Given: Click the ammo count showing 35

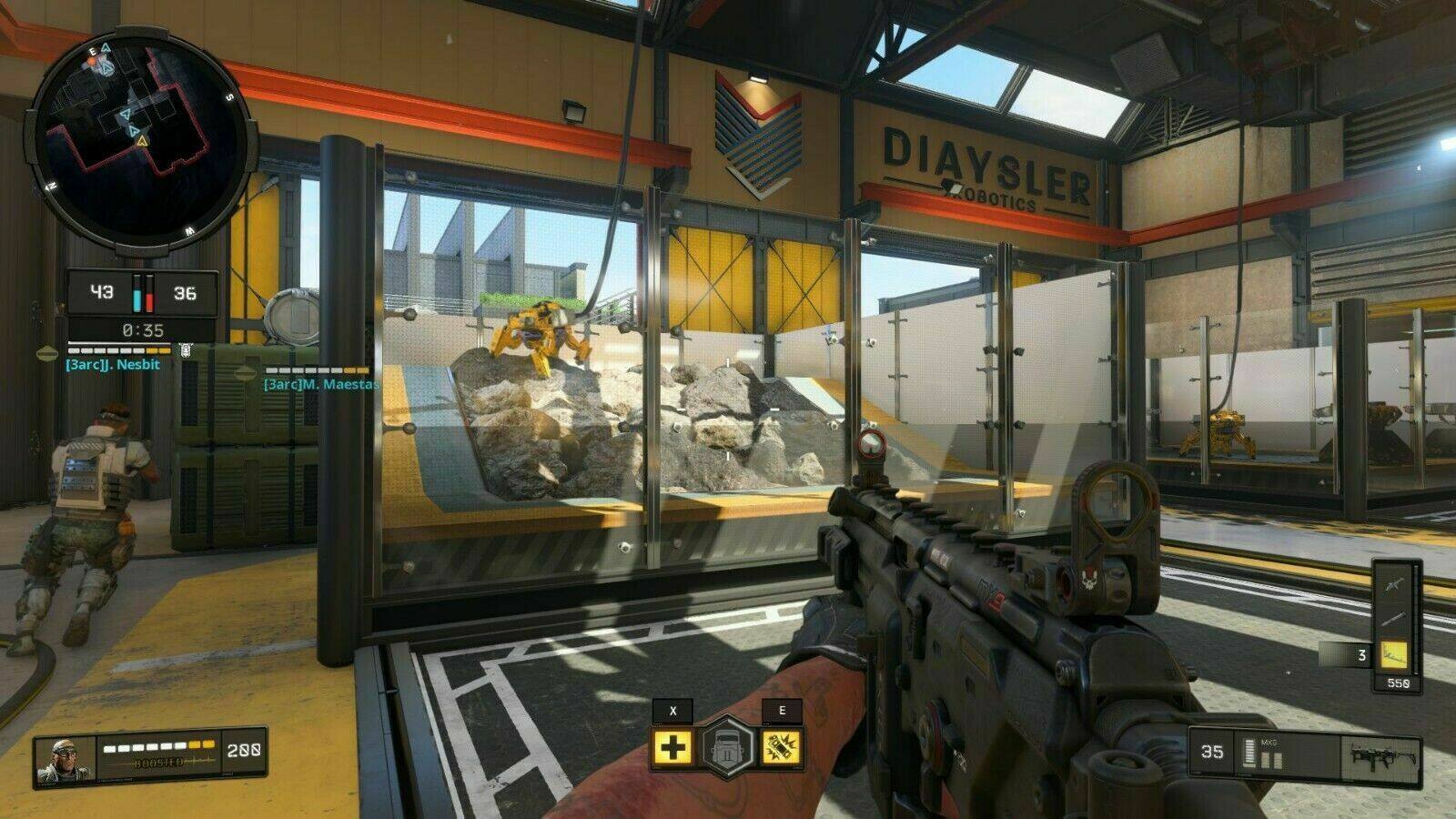Looking at the screenshot, I should 1212,752.
